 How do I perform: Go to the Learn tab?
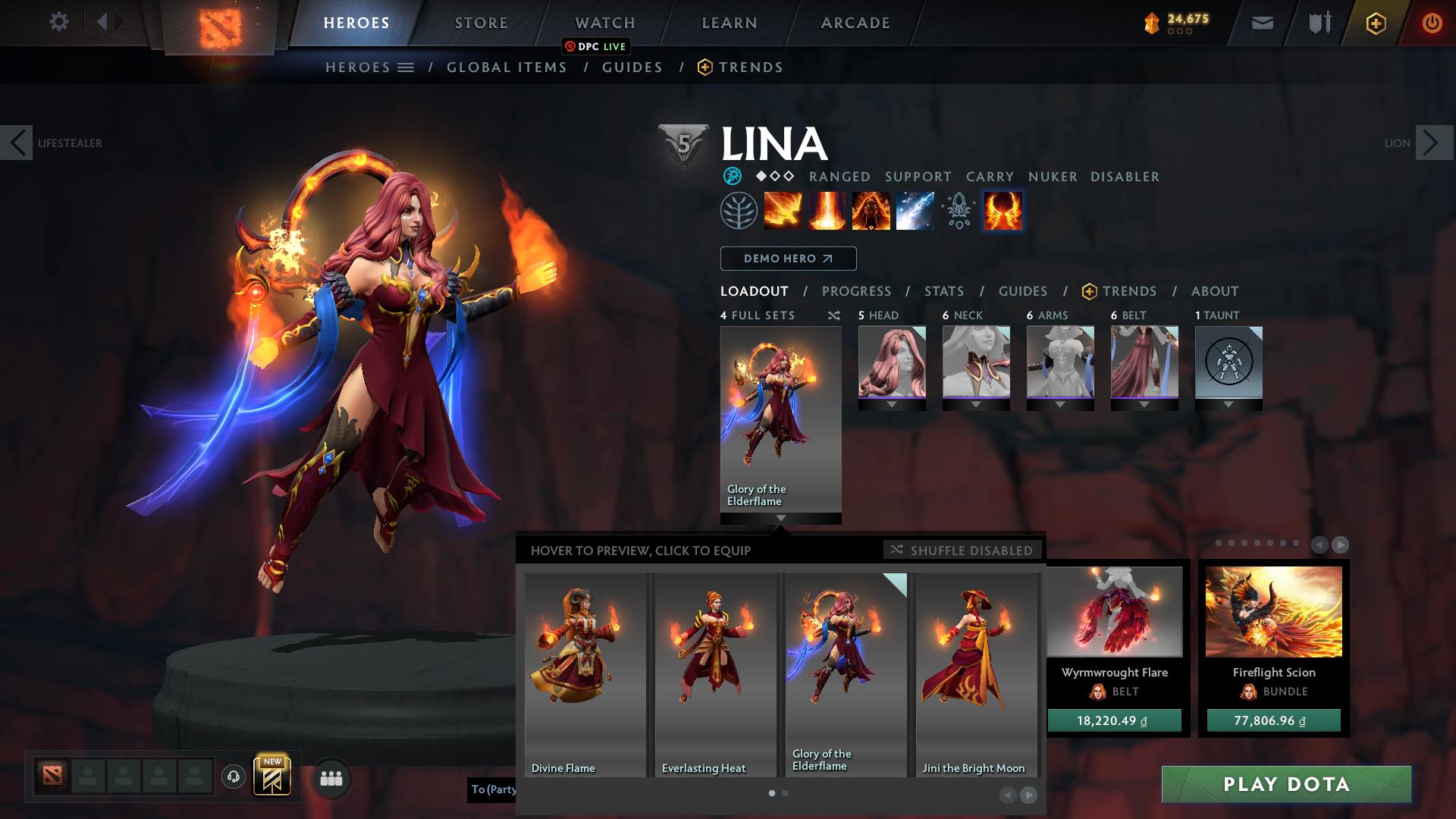pos(729,23)
